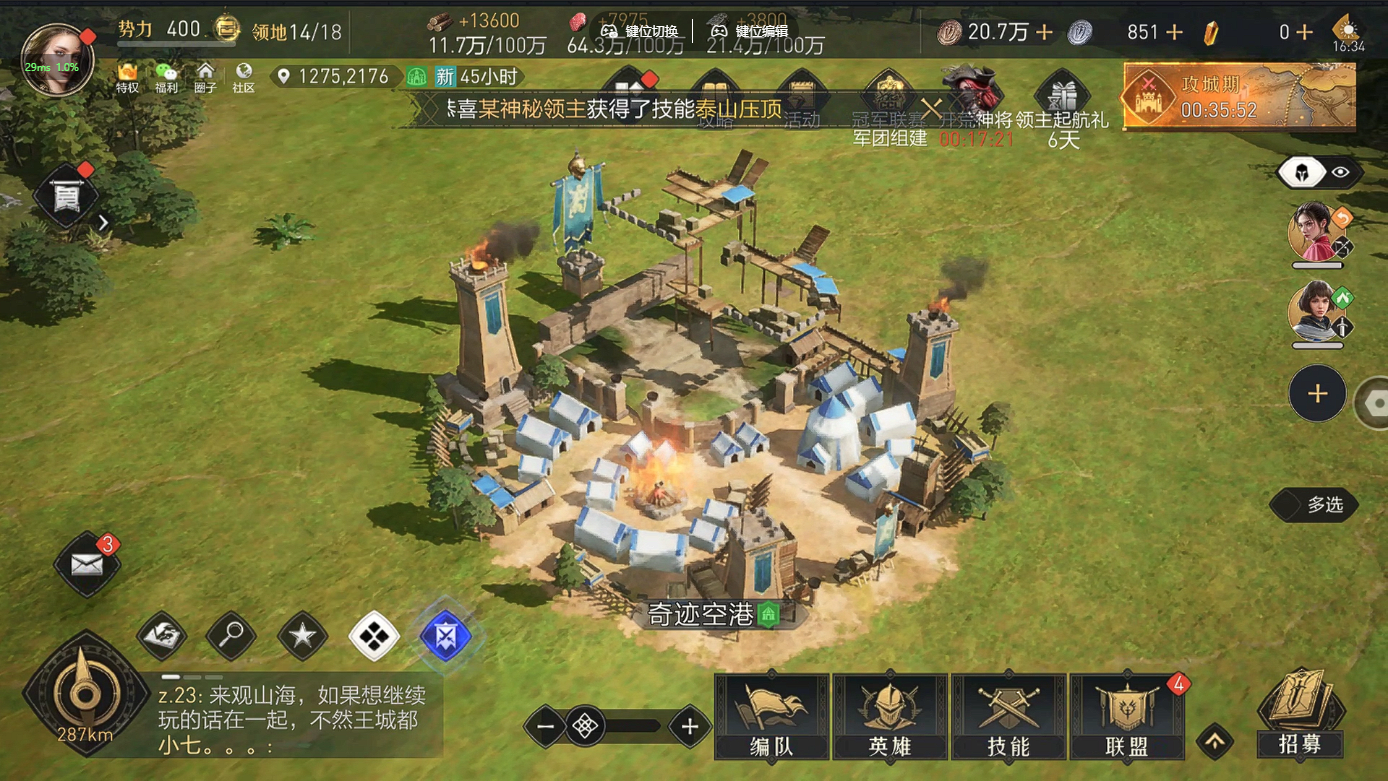1388x781 pixels.
Task: Tap the 攻城期 siege countdown banner
Action: (1238, 96)
